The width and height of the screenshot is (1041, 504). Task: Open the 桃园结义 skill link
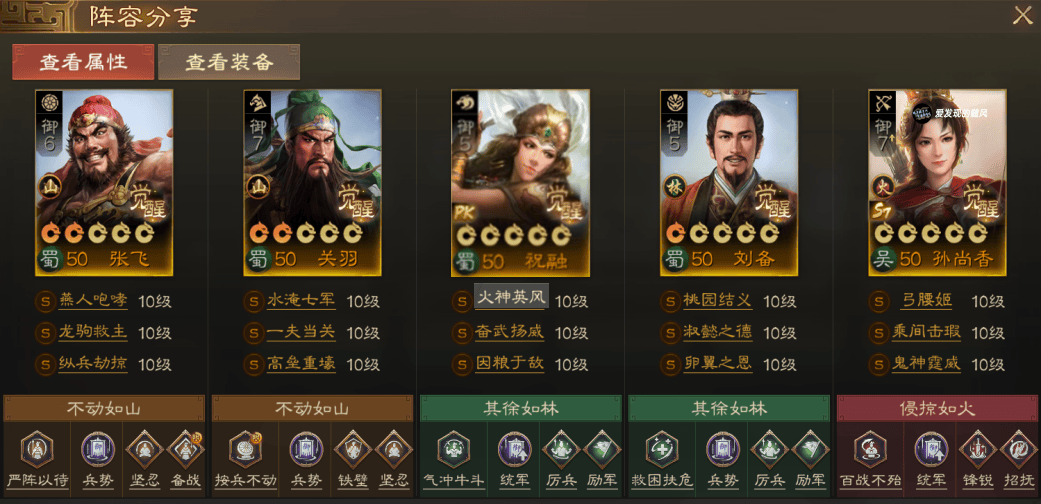pos(718,301)
